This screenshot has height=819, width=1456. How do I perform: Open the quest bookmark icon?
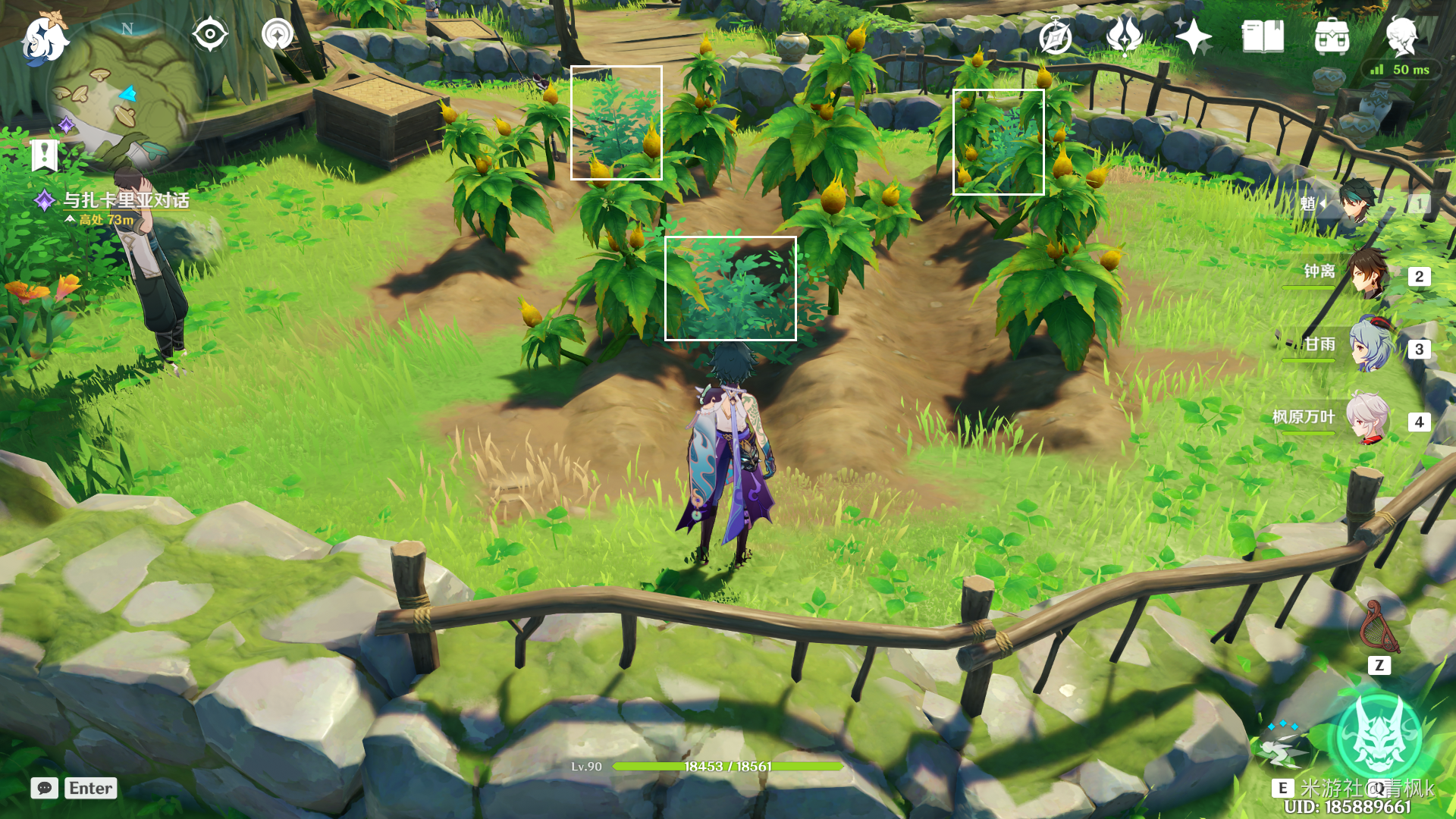45,155
